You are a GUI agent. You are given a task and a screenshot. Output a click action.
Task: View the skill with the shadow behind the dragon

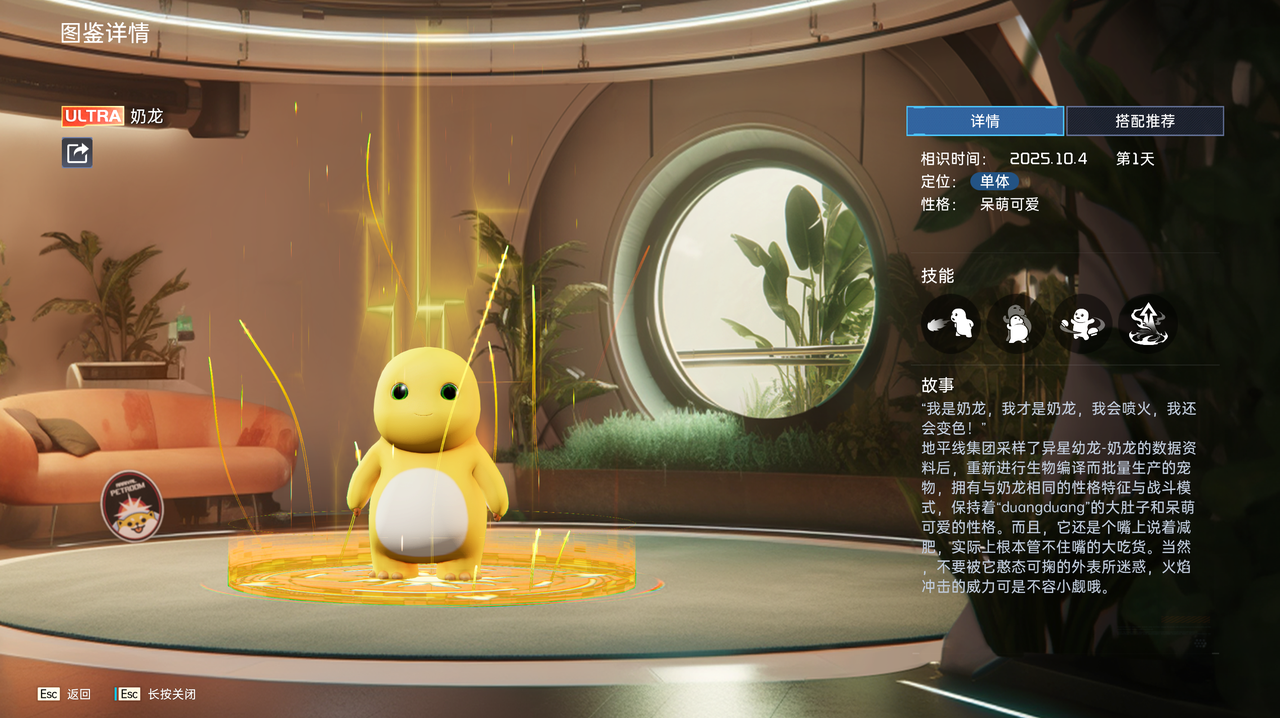[1016, 323]
